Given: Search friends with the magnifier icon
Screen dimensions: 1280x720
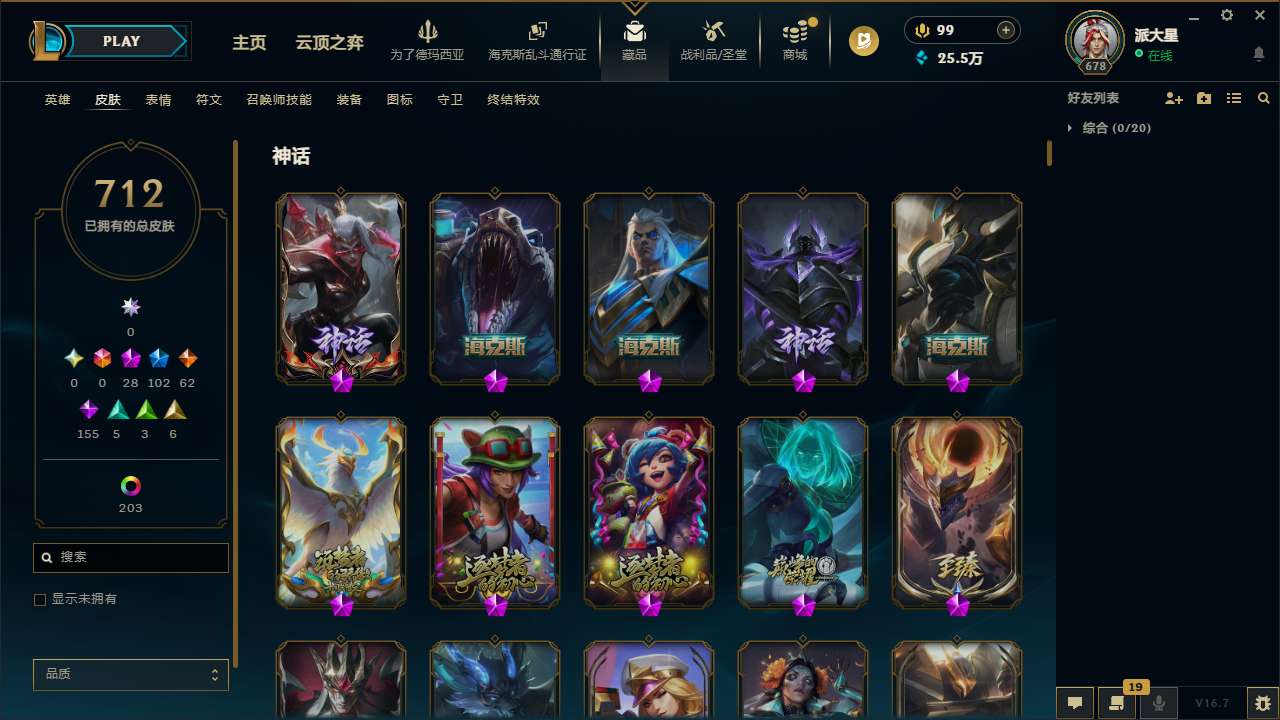Looking at the screenshot, I should [1264, 98].
